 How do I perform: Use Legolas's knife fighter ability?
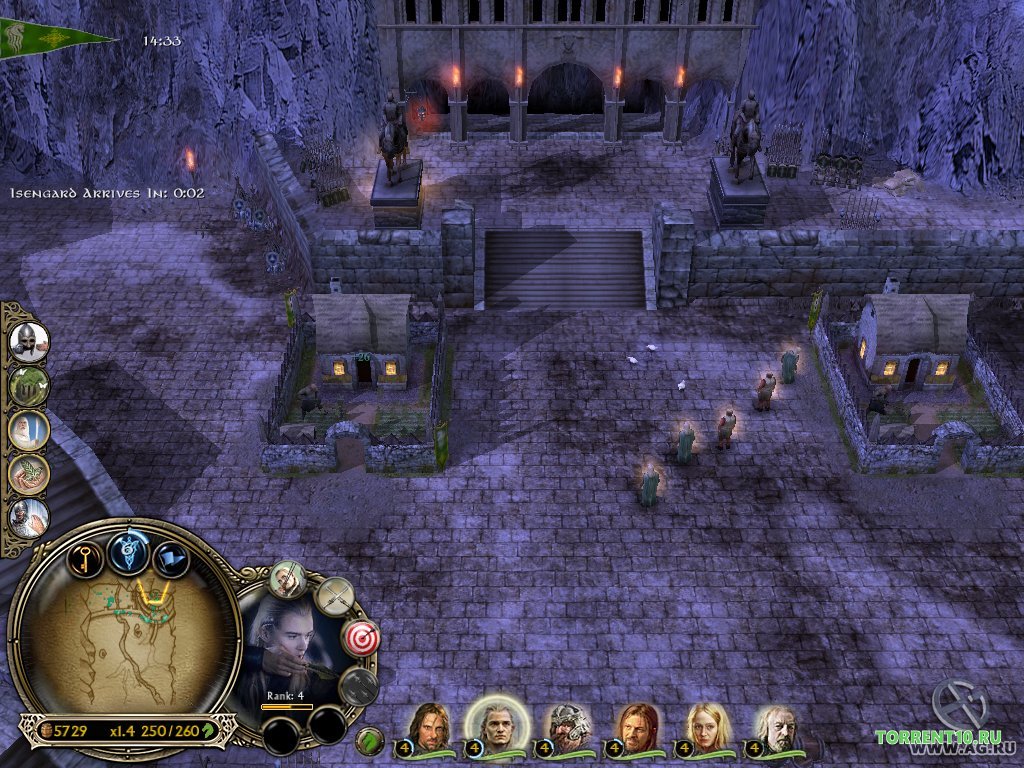click(288, 579)
